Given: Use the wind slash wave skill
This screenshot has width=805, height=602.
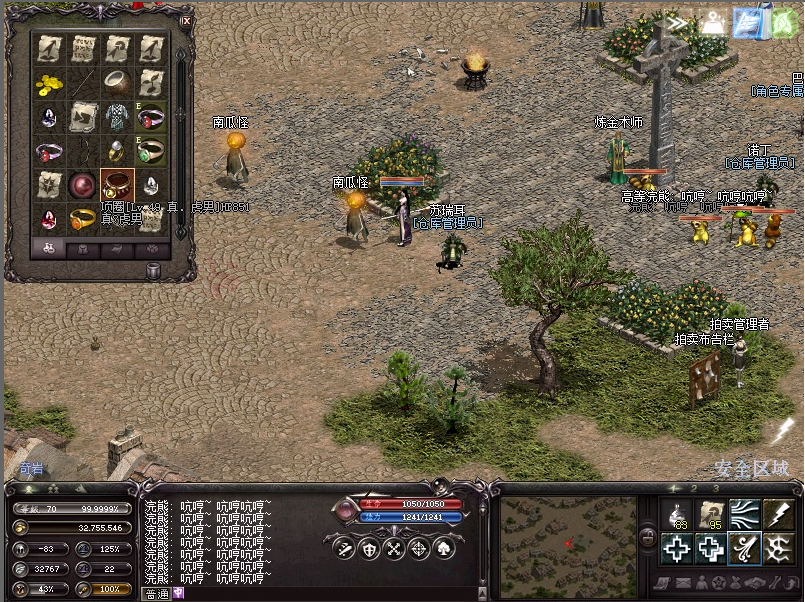Looking at the screenshot, I should pyautogui.click(x=743, y=515).
